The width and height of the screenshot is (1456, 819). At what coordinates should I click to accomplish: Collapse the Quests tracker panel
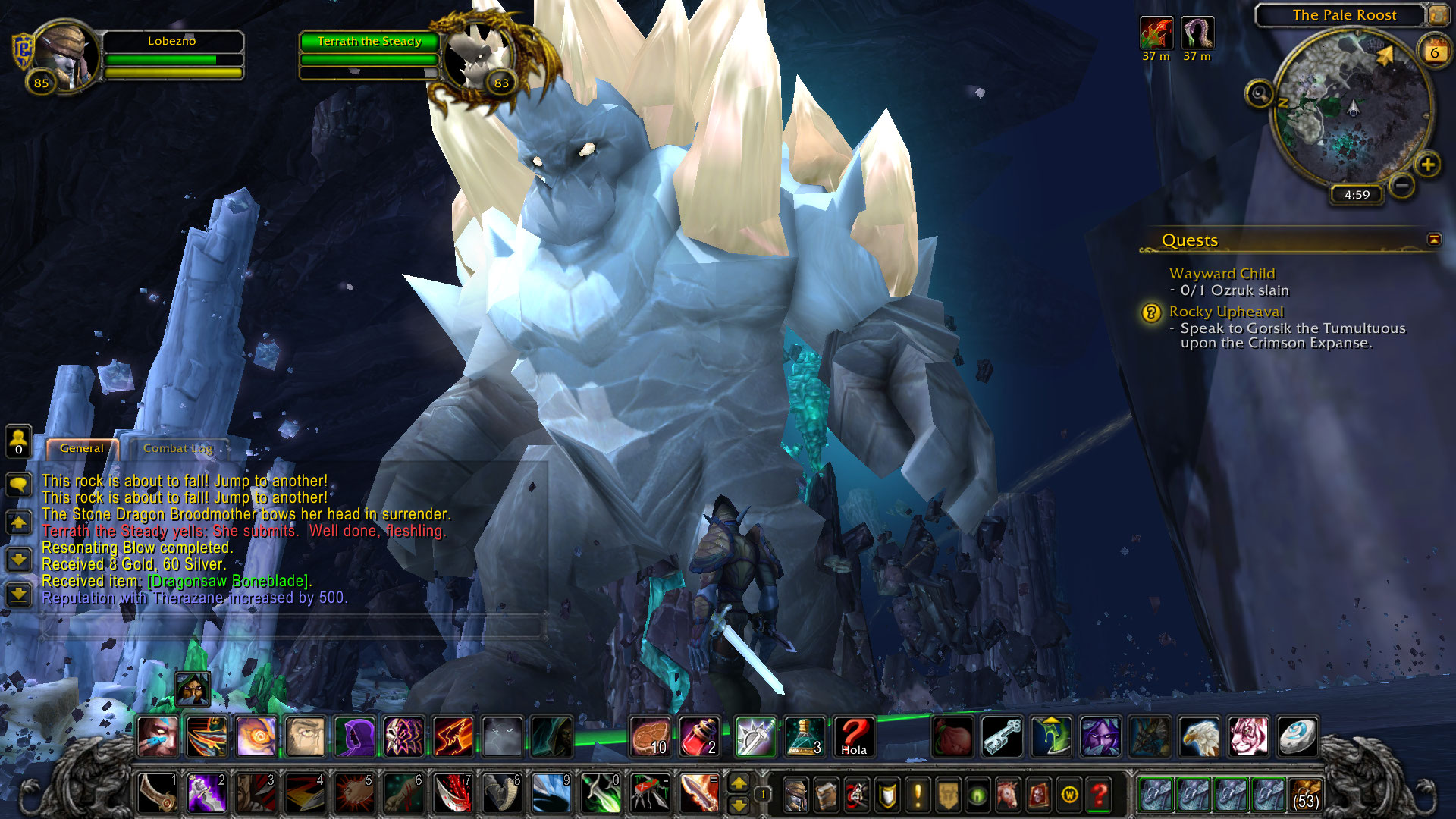[x=1433, y=240]
